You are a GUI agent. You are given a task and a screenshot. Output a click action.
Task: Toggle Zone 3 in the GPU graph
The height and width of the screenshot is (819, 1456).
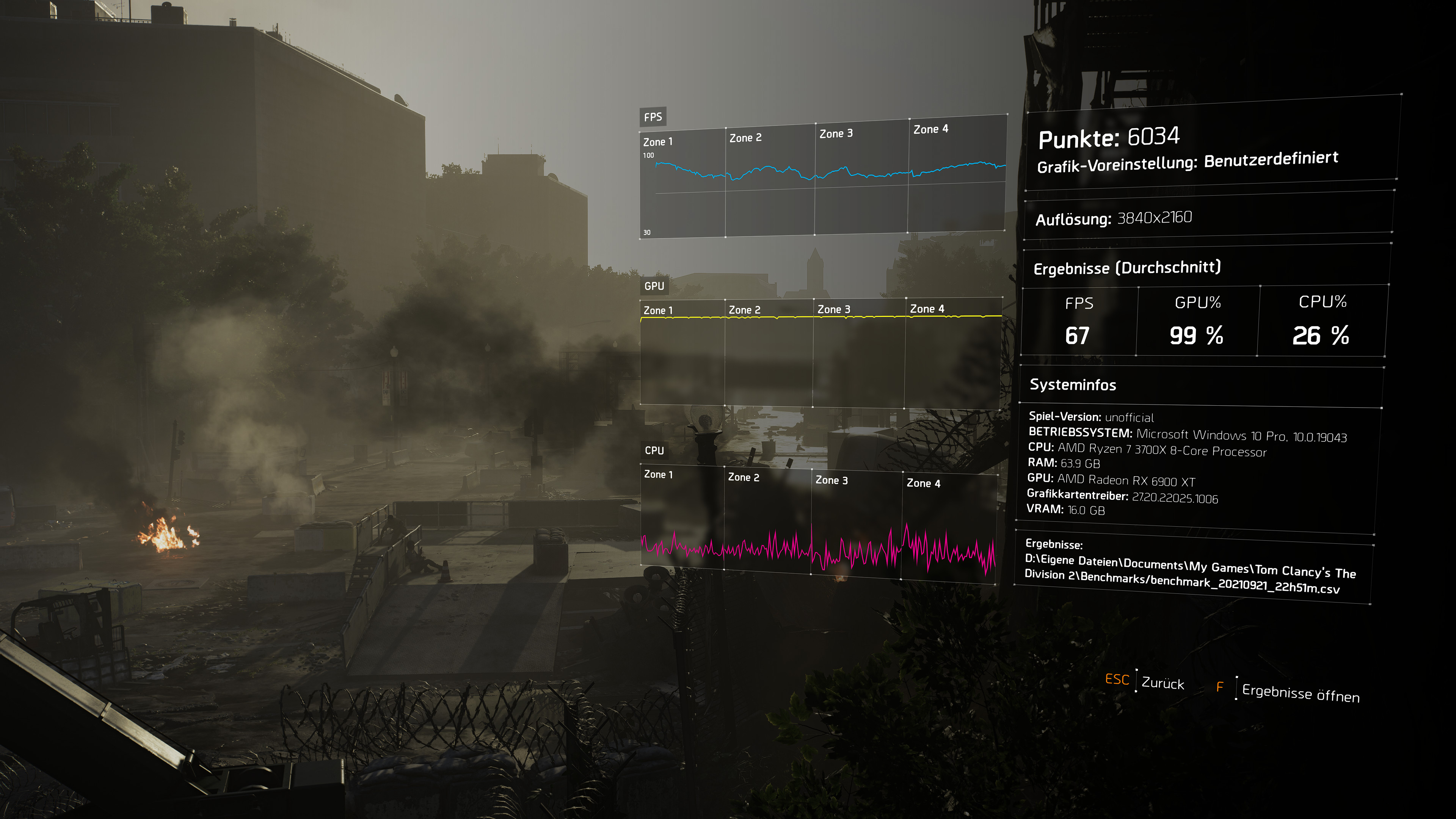coord(834,310)
